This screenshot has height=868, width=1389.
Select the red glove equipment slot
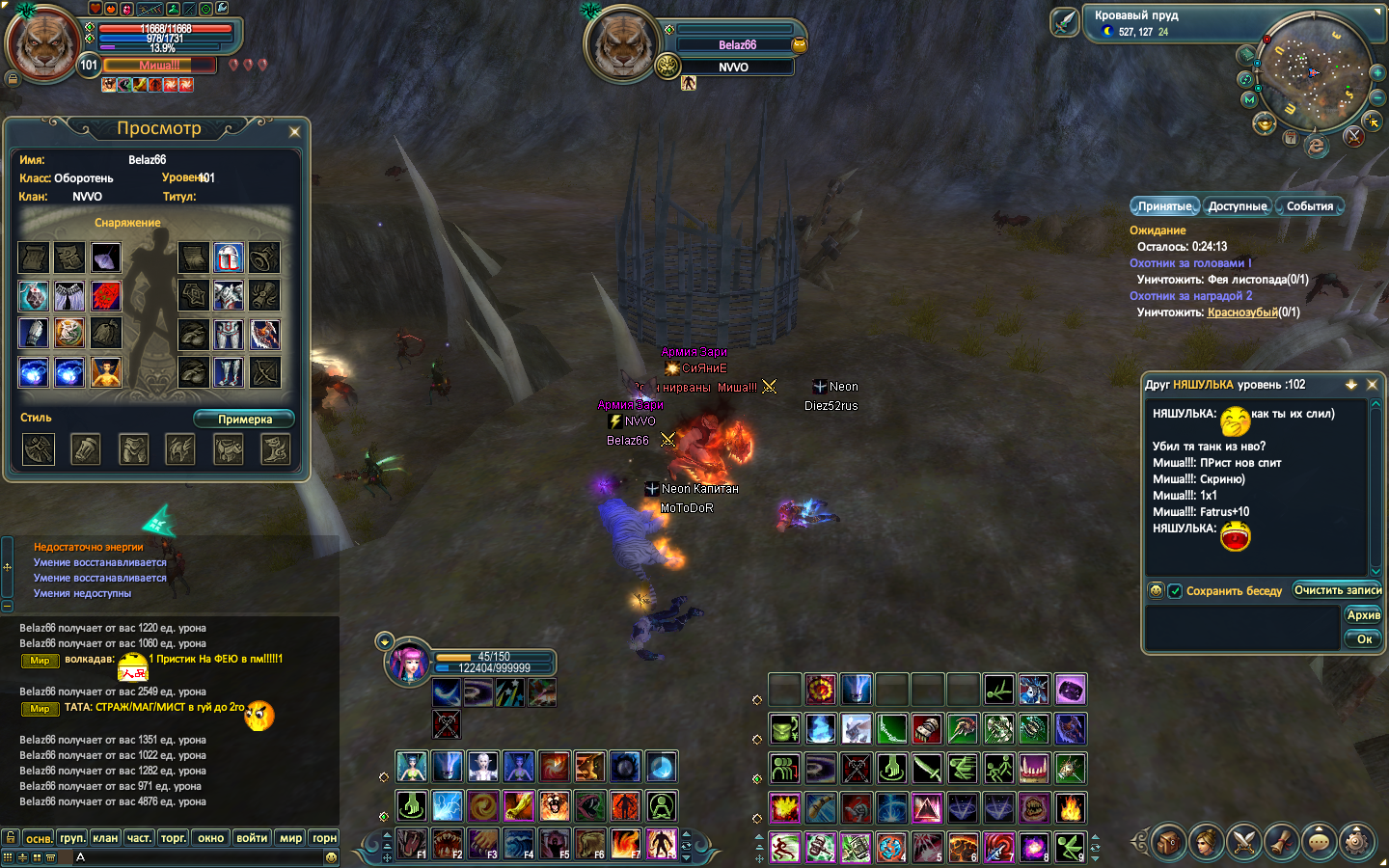(106, 295)
